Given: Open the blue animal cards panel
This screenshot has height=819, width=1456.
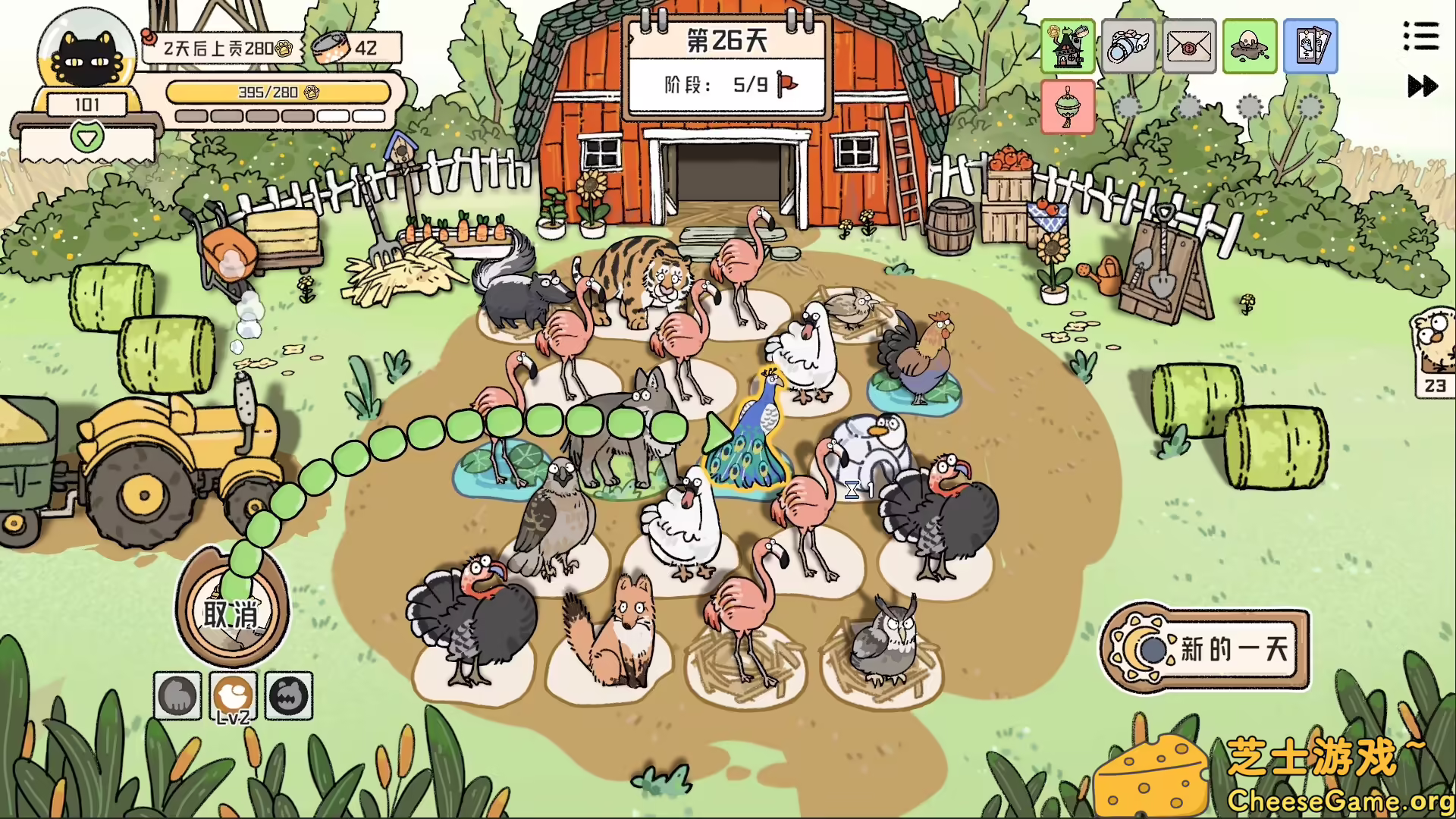Looking at the screenshot, I should coord(1311,47).
